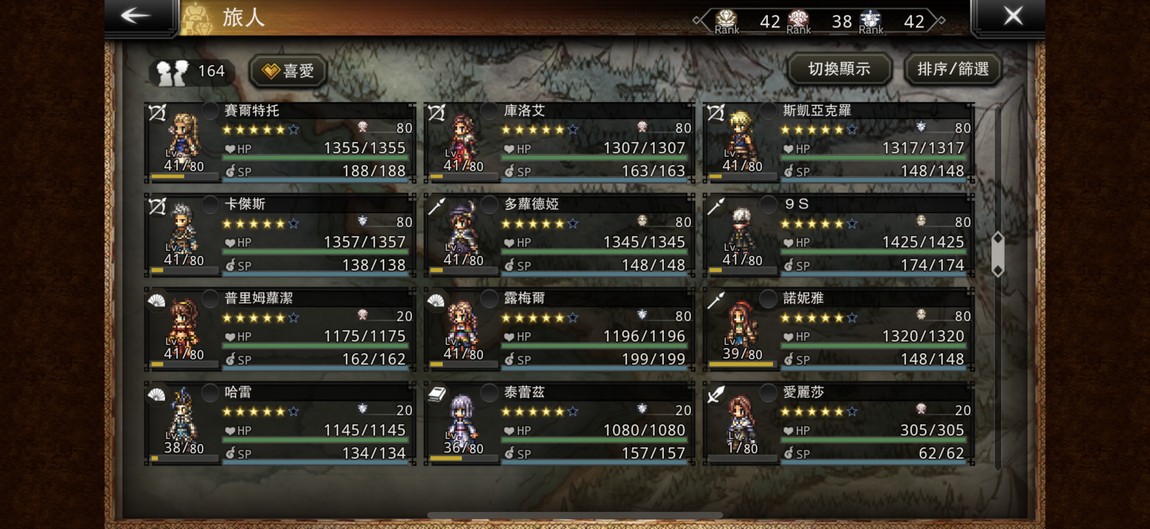This screenshot has height=529, width=1150.
Task: Pick traveler 卡傑斯
Action: point(280,236)
